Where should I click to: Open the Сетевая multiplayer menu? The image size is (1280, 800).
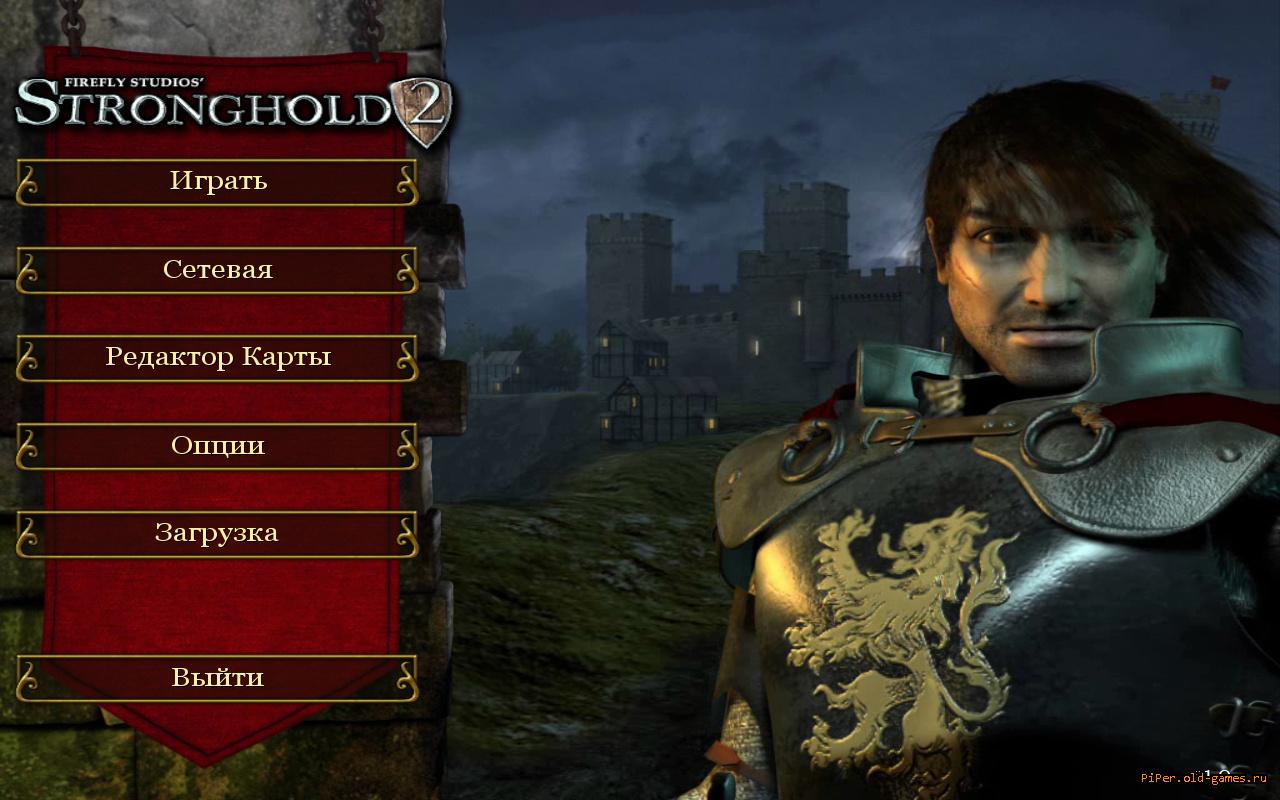pos(217,270)
